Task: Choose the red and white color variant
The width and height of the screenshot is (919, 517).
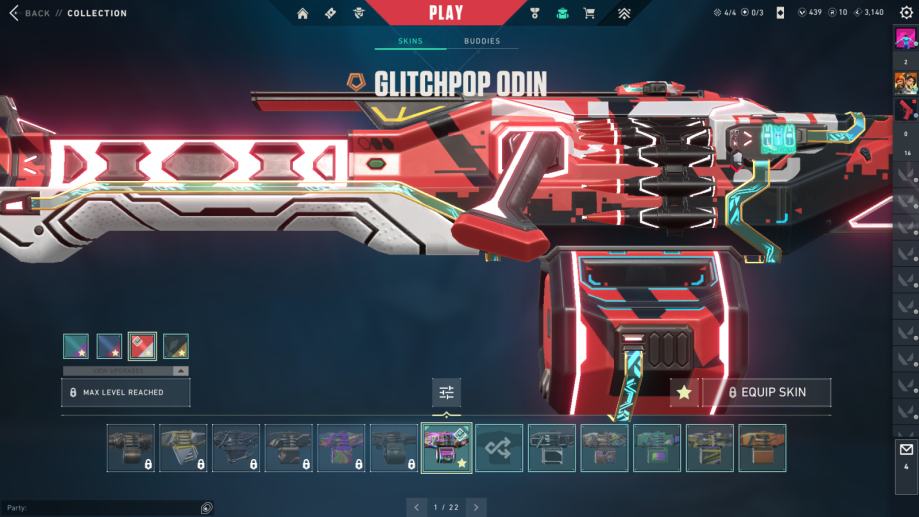Action: click(142, 346)
